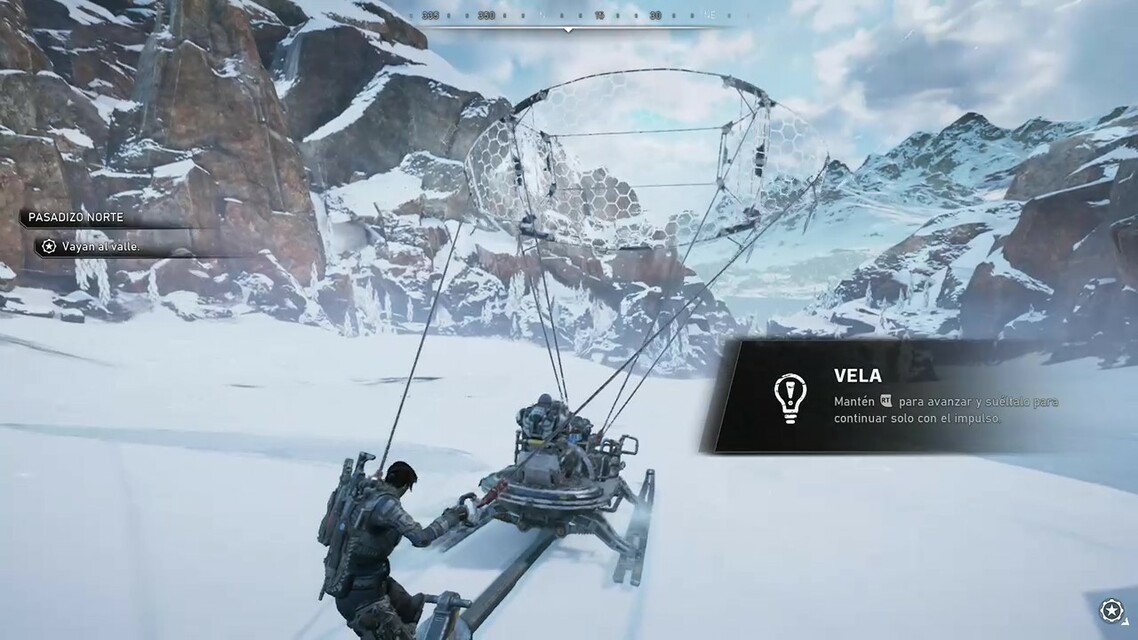Click the compass heading bar
The height and width of the screenshot is (640, 1138).
point(568,17)
